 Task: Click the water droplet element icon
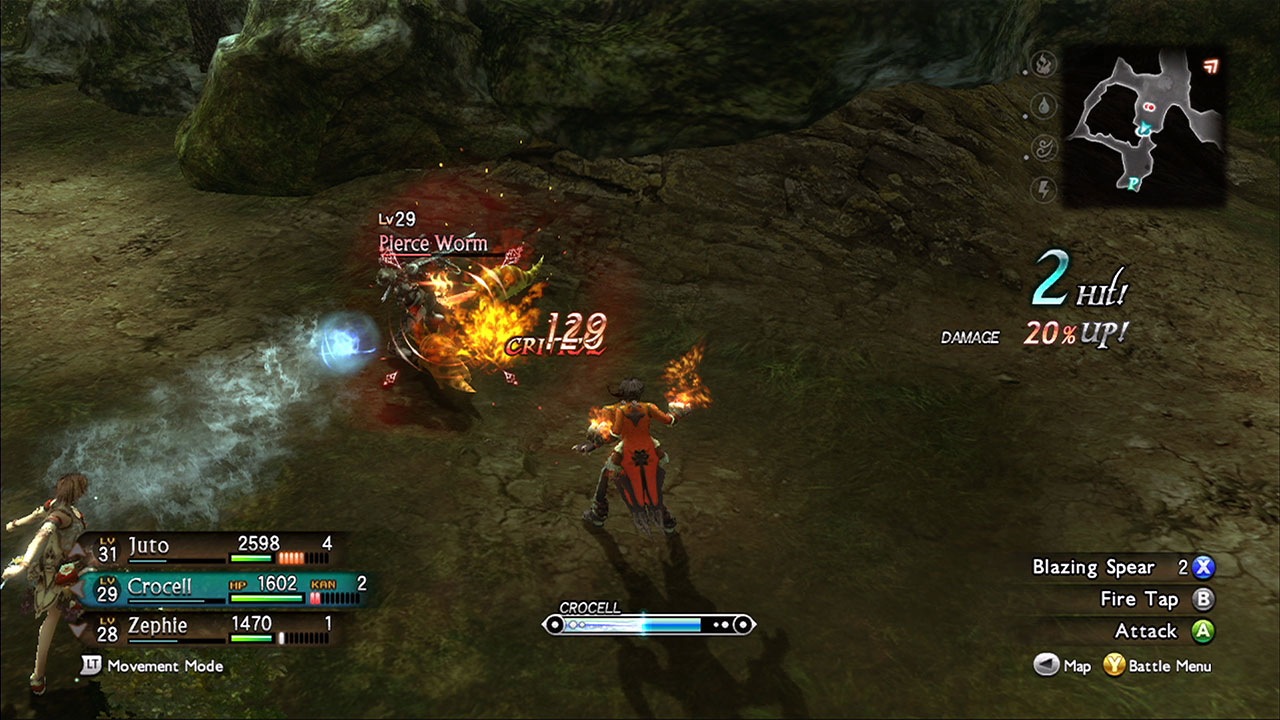coord(1044,107)
